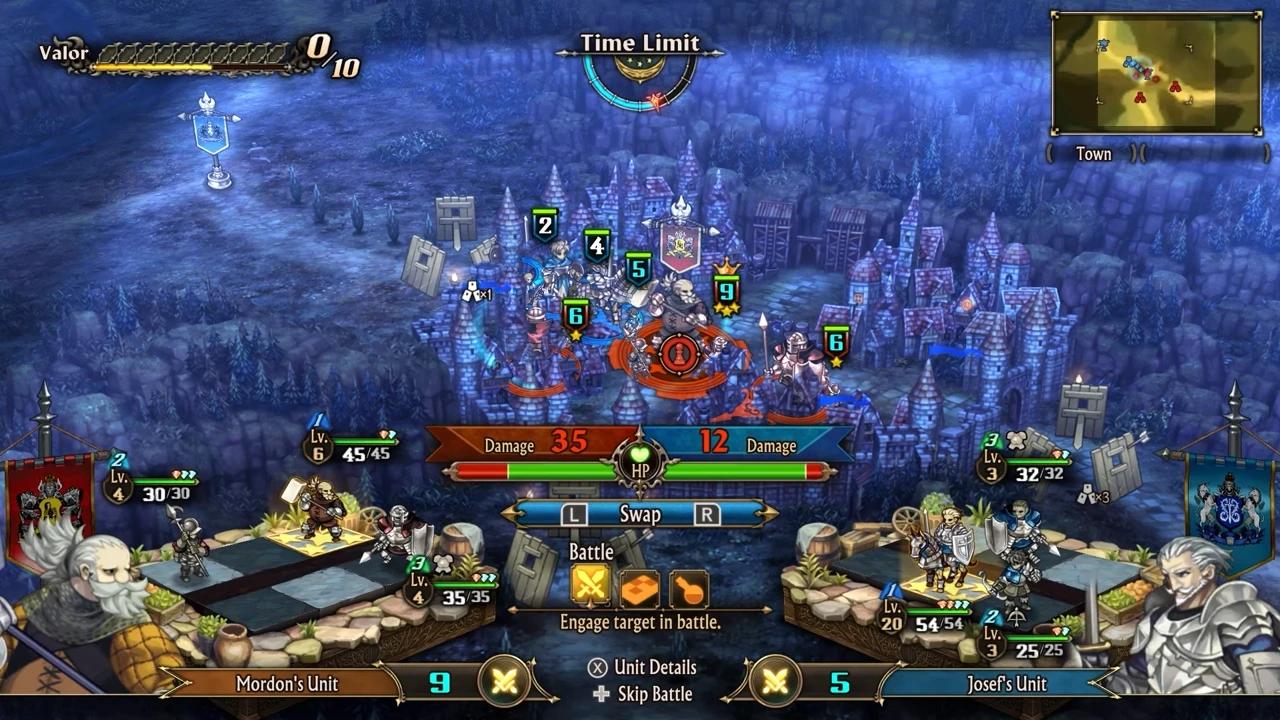Select Josef's crossed swords action medallion
The width and height of the screenshot is (1280, 720).
point(775,682)
